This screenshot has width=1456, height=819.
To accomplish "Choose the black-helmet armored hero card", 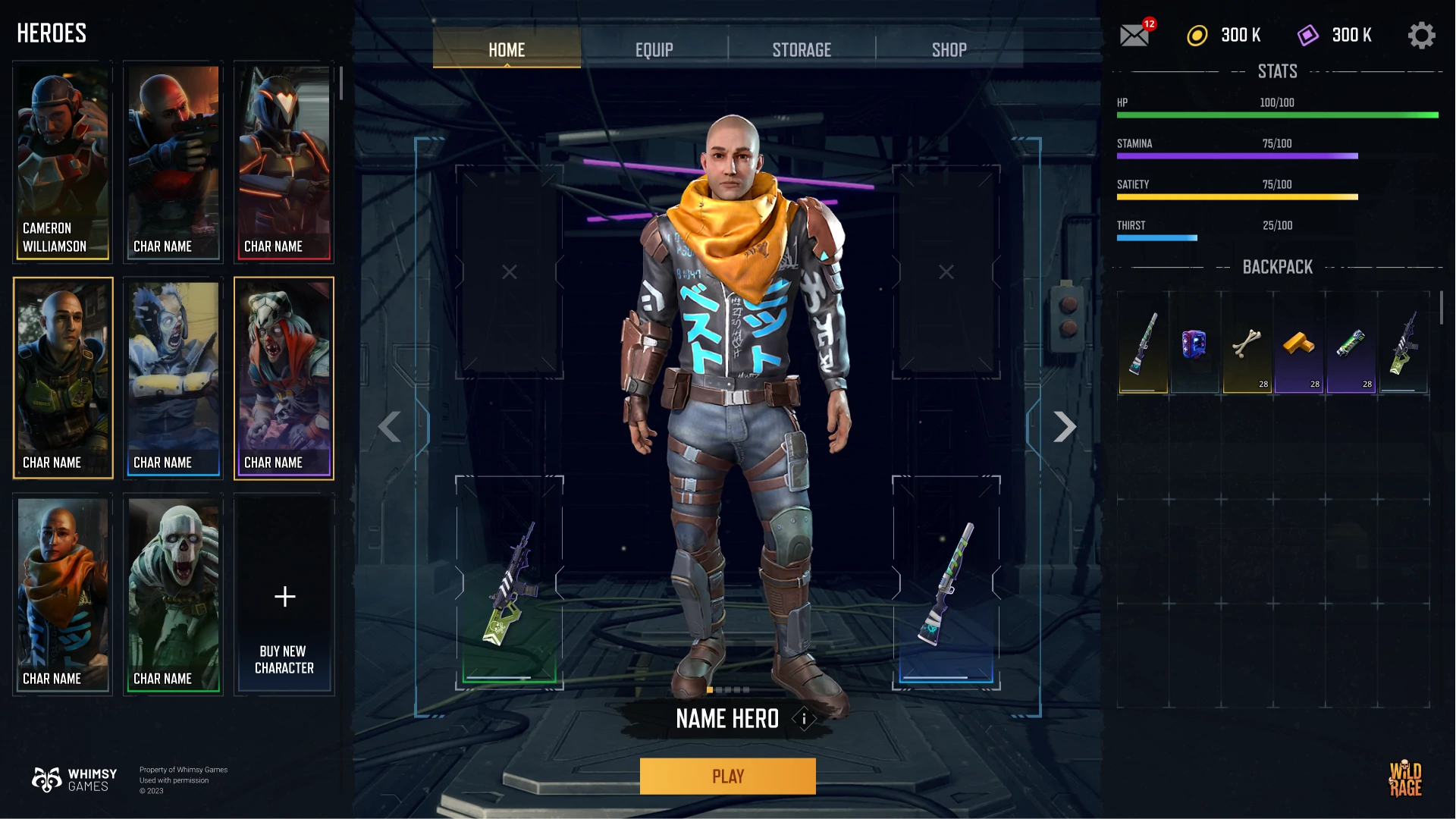I will click(284, 162).
